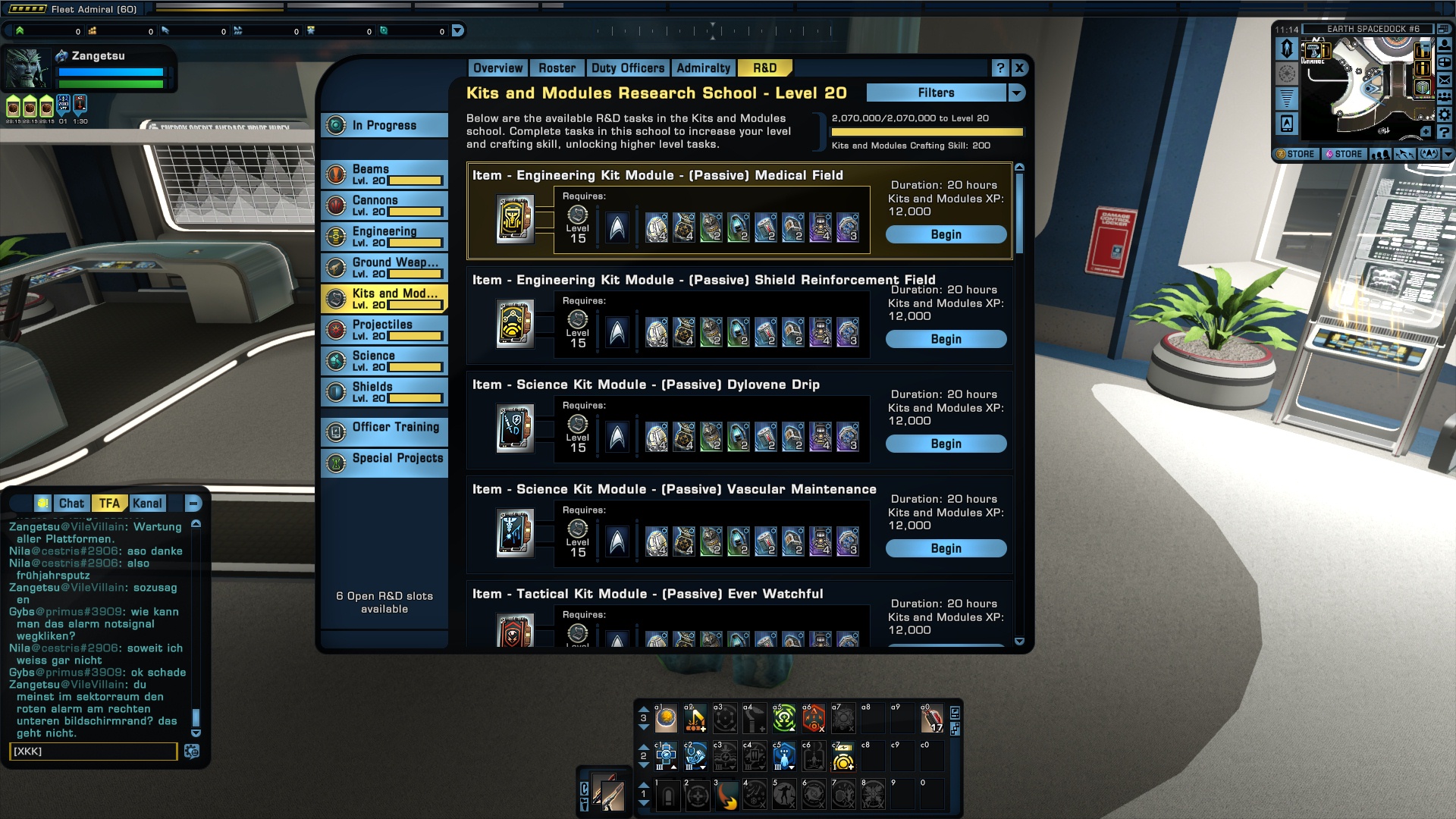Screen dimensions: 1456x819
Task: Begin the Dylovene Drip module task
Action: [946, 444]
